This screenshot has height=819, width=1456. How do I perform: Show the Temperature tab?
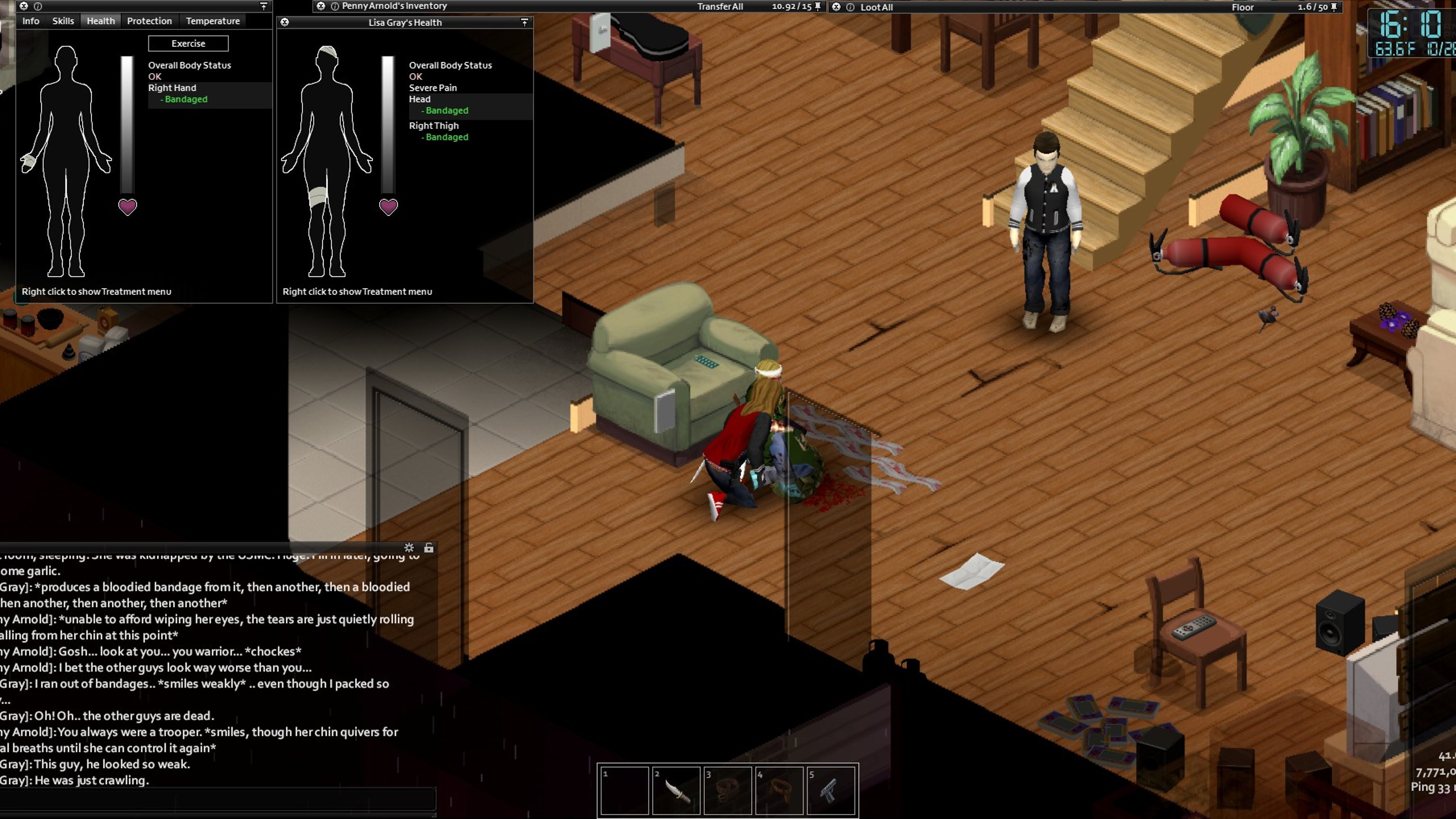tap(212, 21)
